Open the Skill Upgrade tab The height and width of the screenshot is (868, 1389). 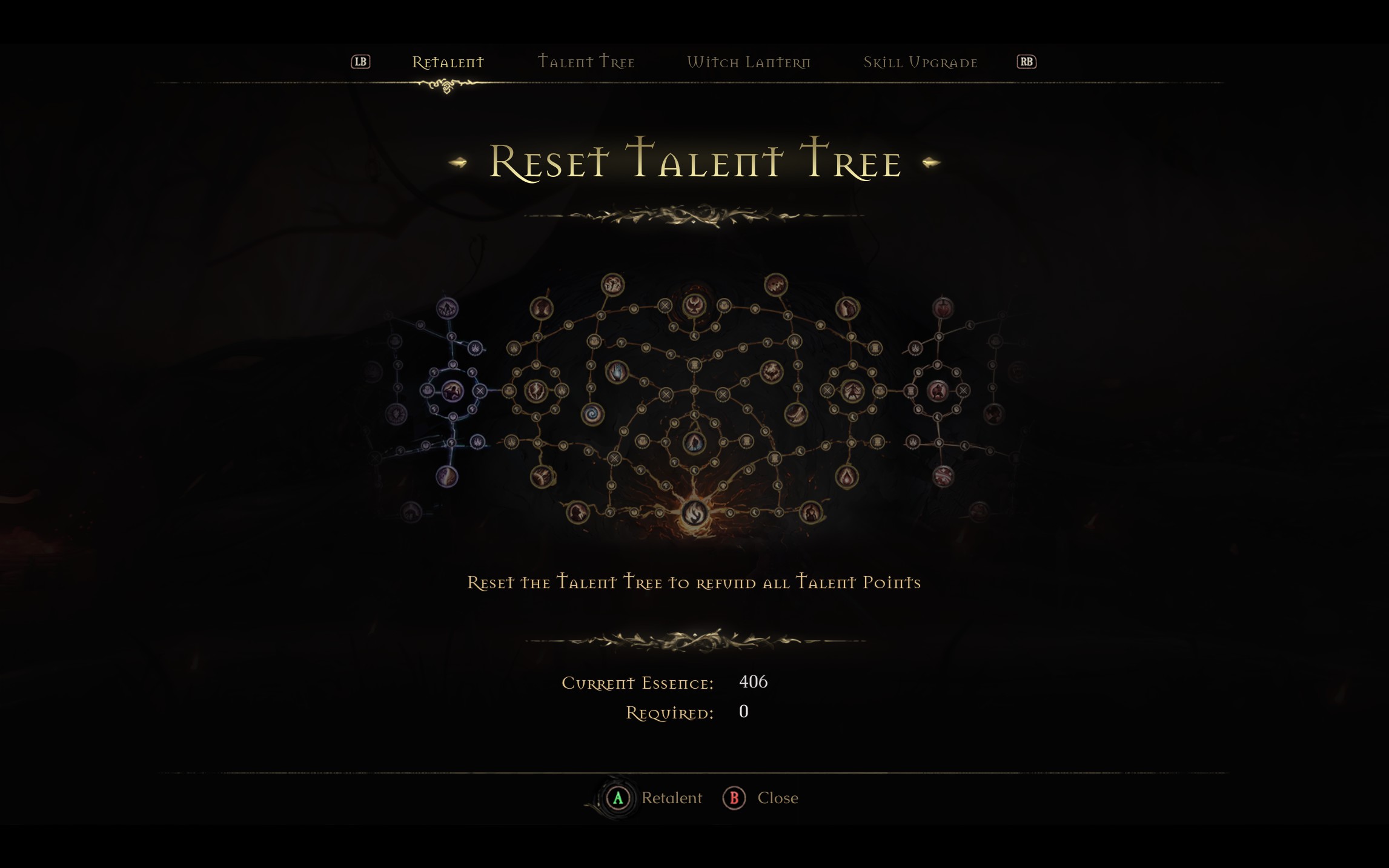click(x=920, y=62)
